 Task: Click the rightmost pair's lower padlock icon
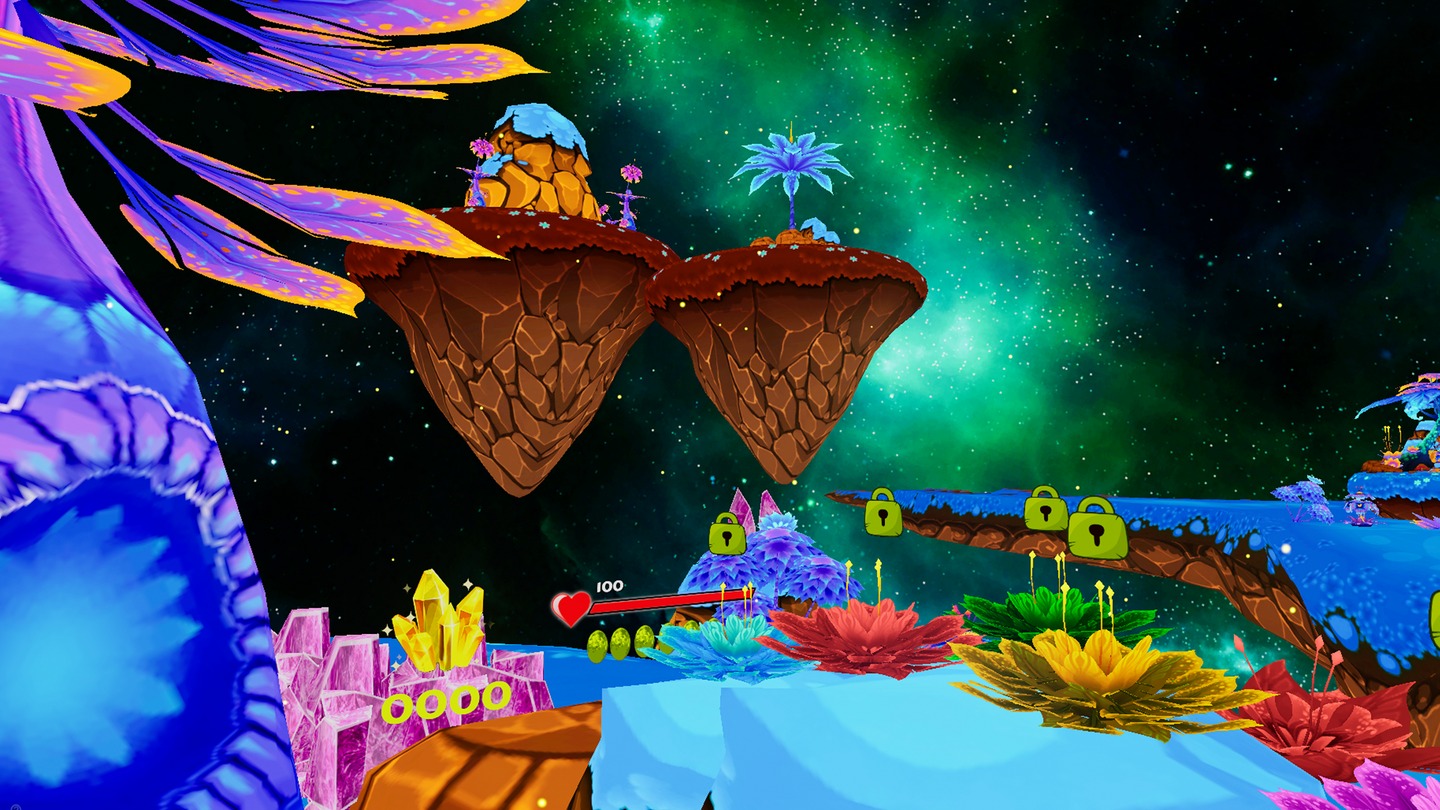tap(1097, 532)
